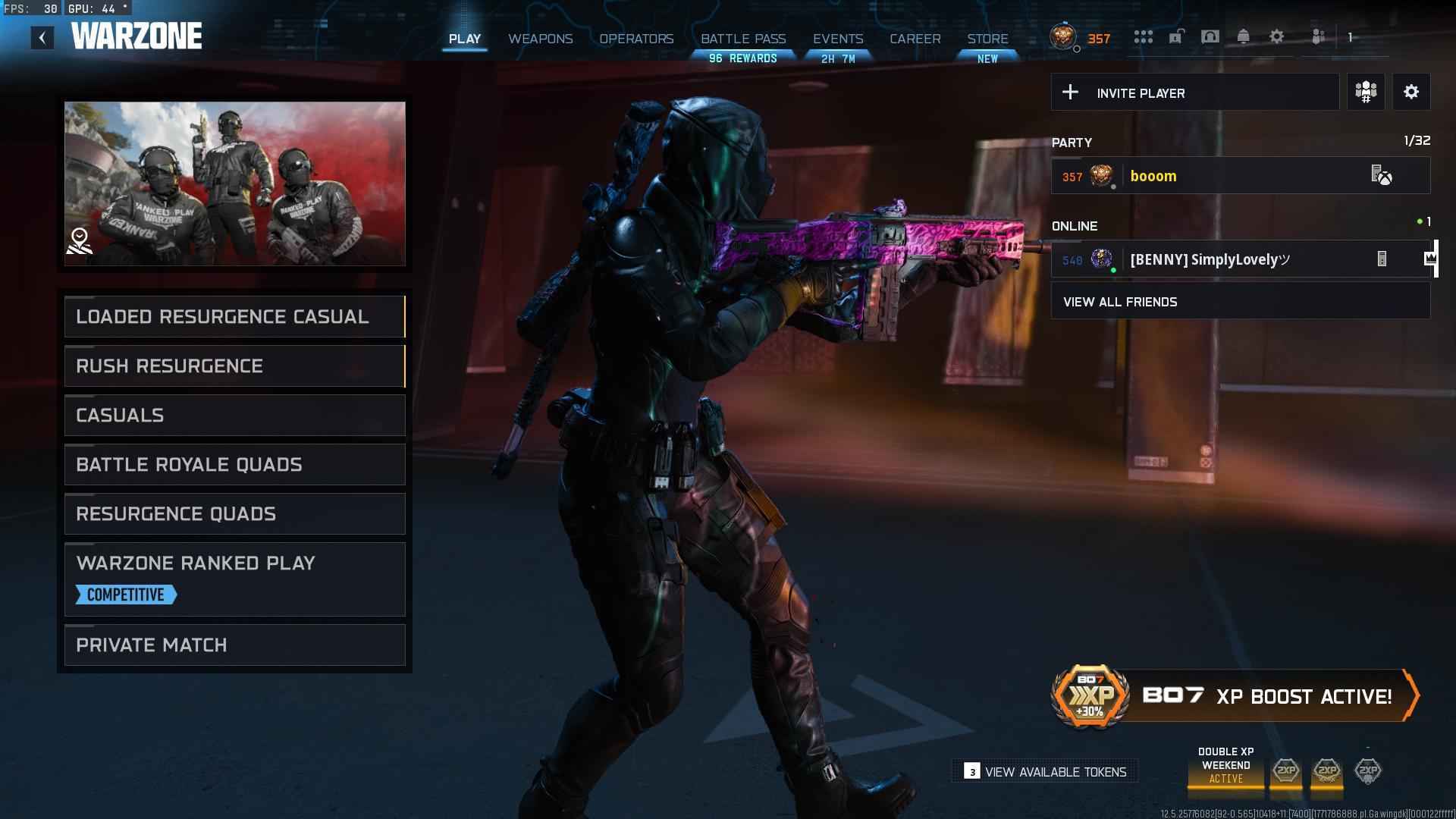Screen dimensions: 1456x819
Task: Toggle the Competitive mode under Warzone Ranked Play
Action: click(125, 595)
